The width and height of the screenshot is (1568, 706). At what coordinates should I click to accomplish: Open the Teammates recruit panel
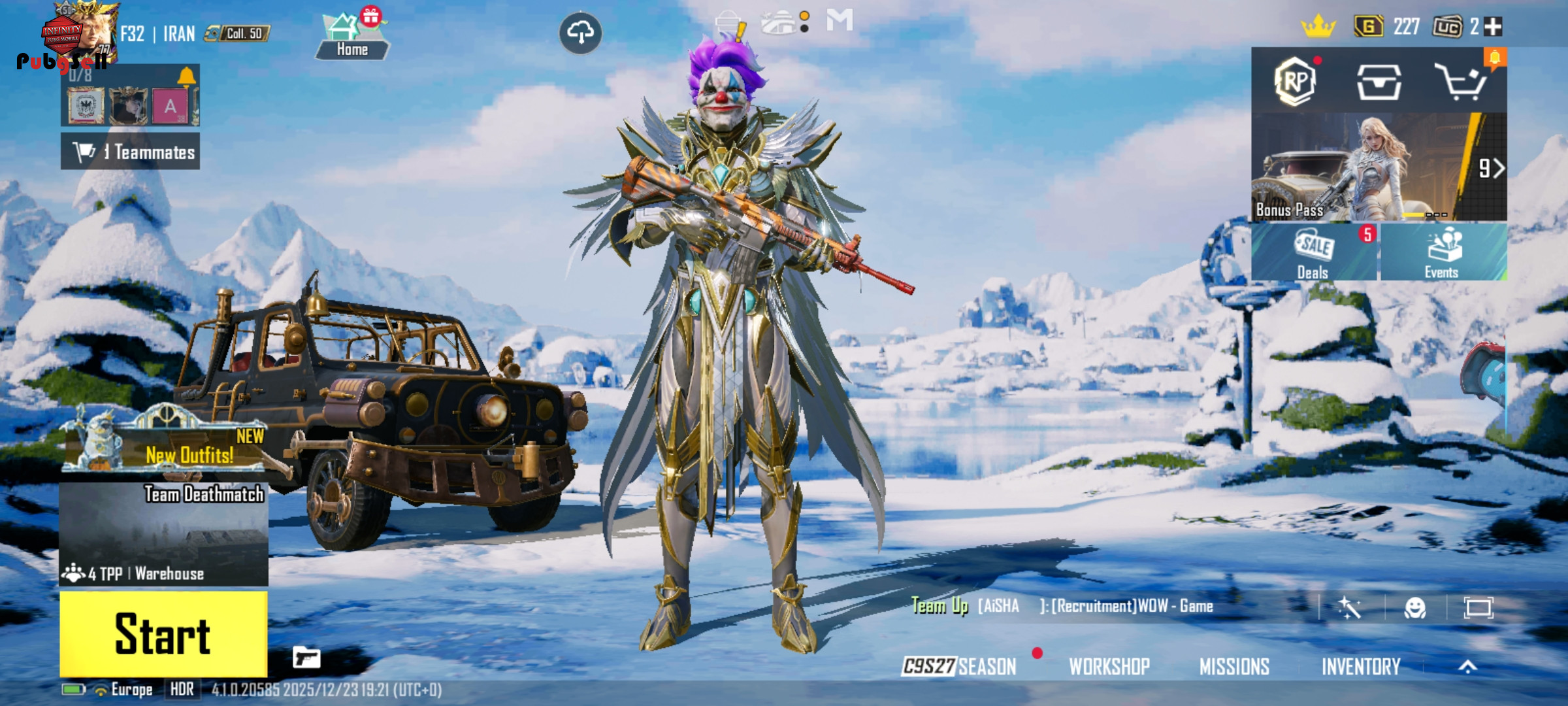tap(131, 152)
